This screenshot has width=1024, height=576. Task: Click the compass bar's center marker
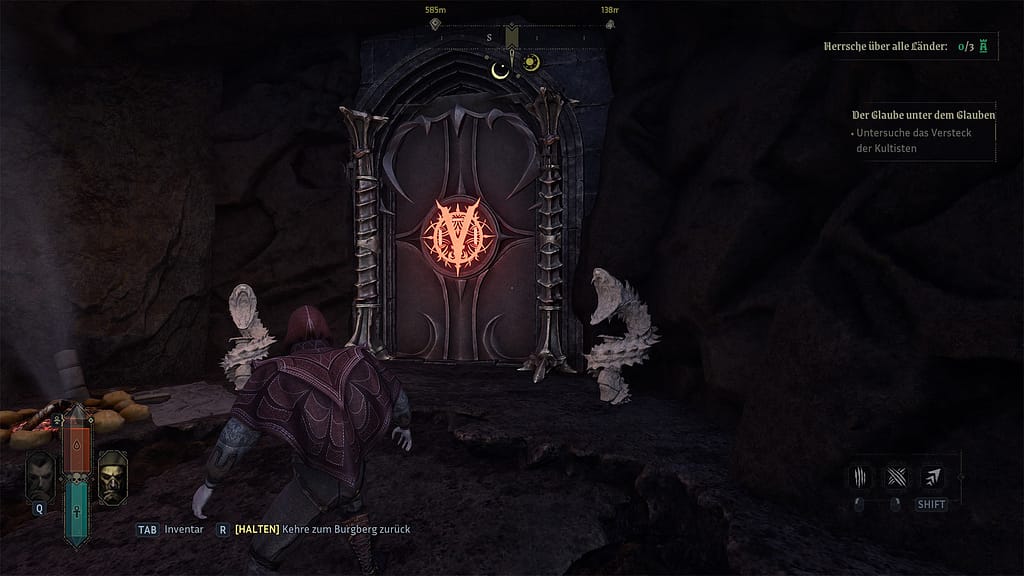coord(512,37)
